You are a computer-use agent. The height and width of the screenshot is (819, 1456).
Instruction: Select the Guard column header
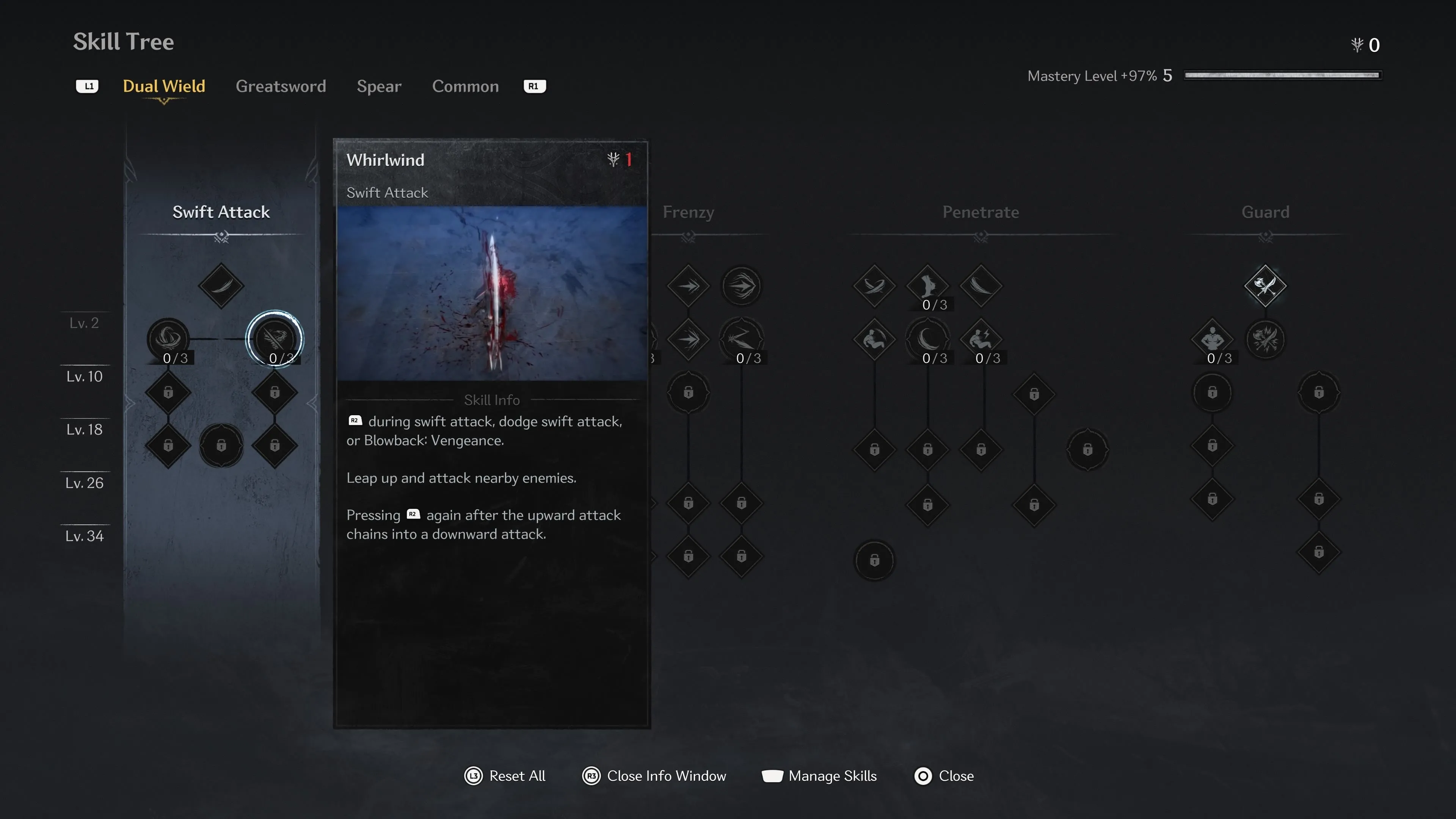point(1265,212)
